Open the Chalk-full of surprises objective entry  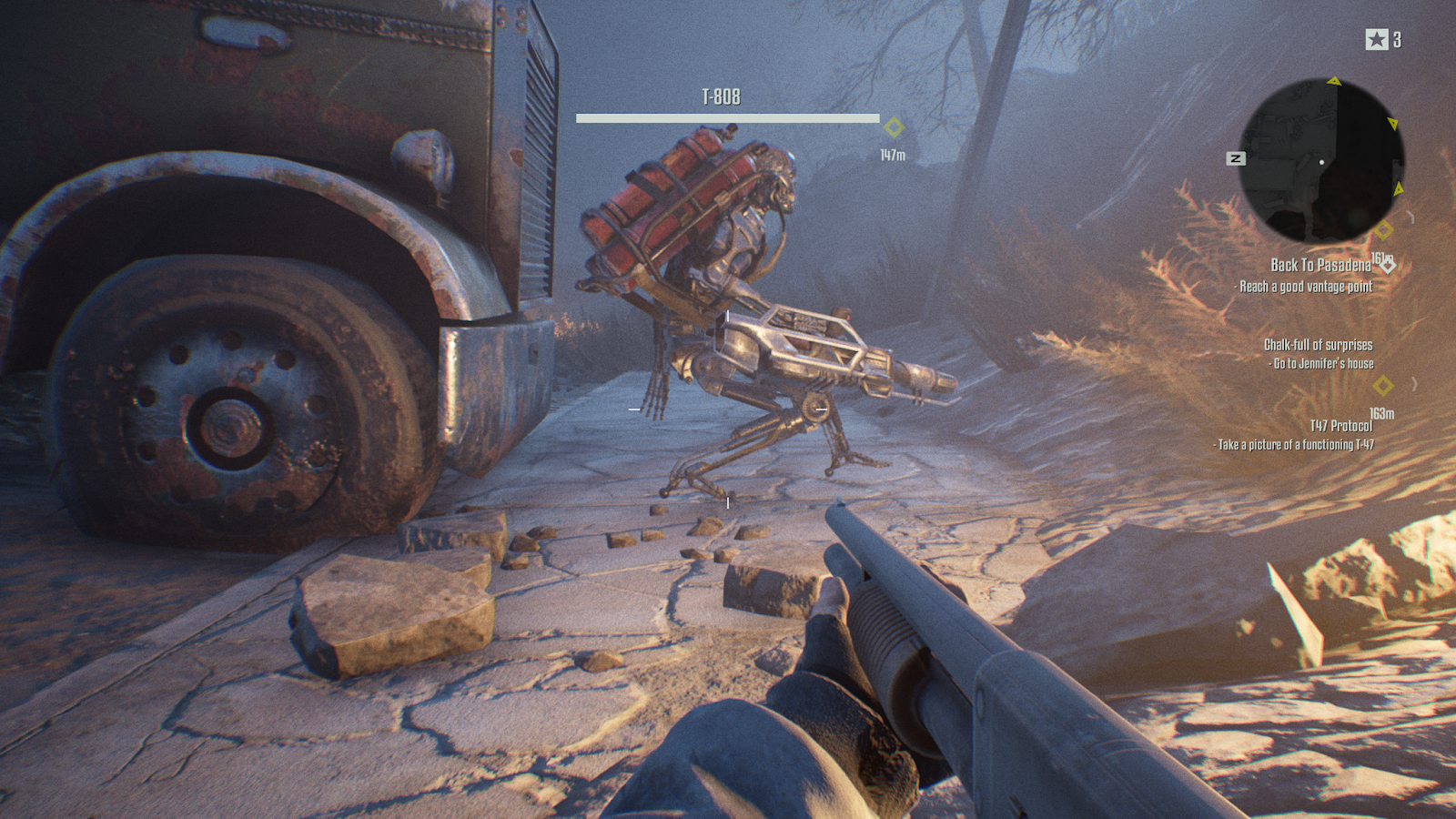click(1318, 344)
